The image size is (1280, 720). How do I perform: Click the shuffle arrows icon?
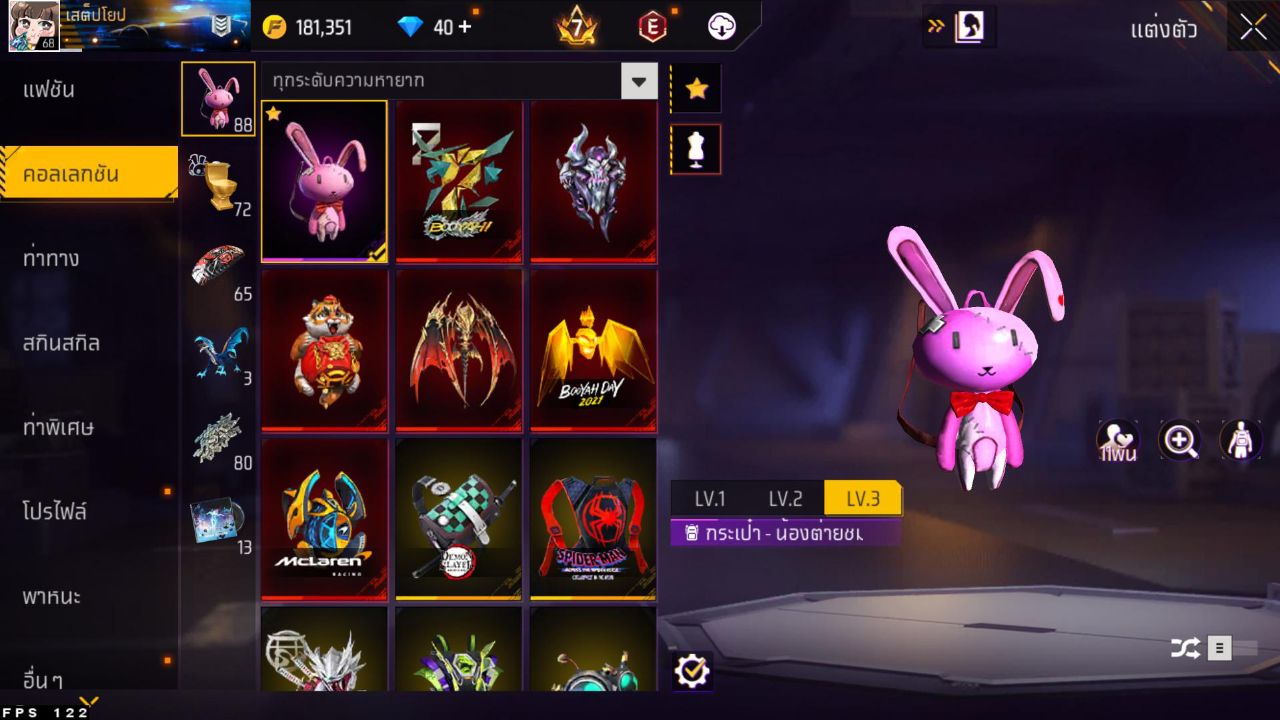pos(1185,648)
